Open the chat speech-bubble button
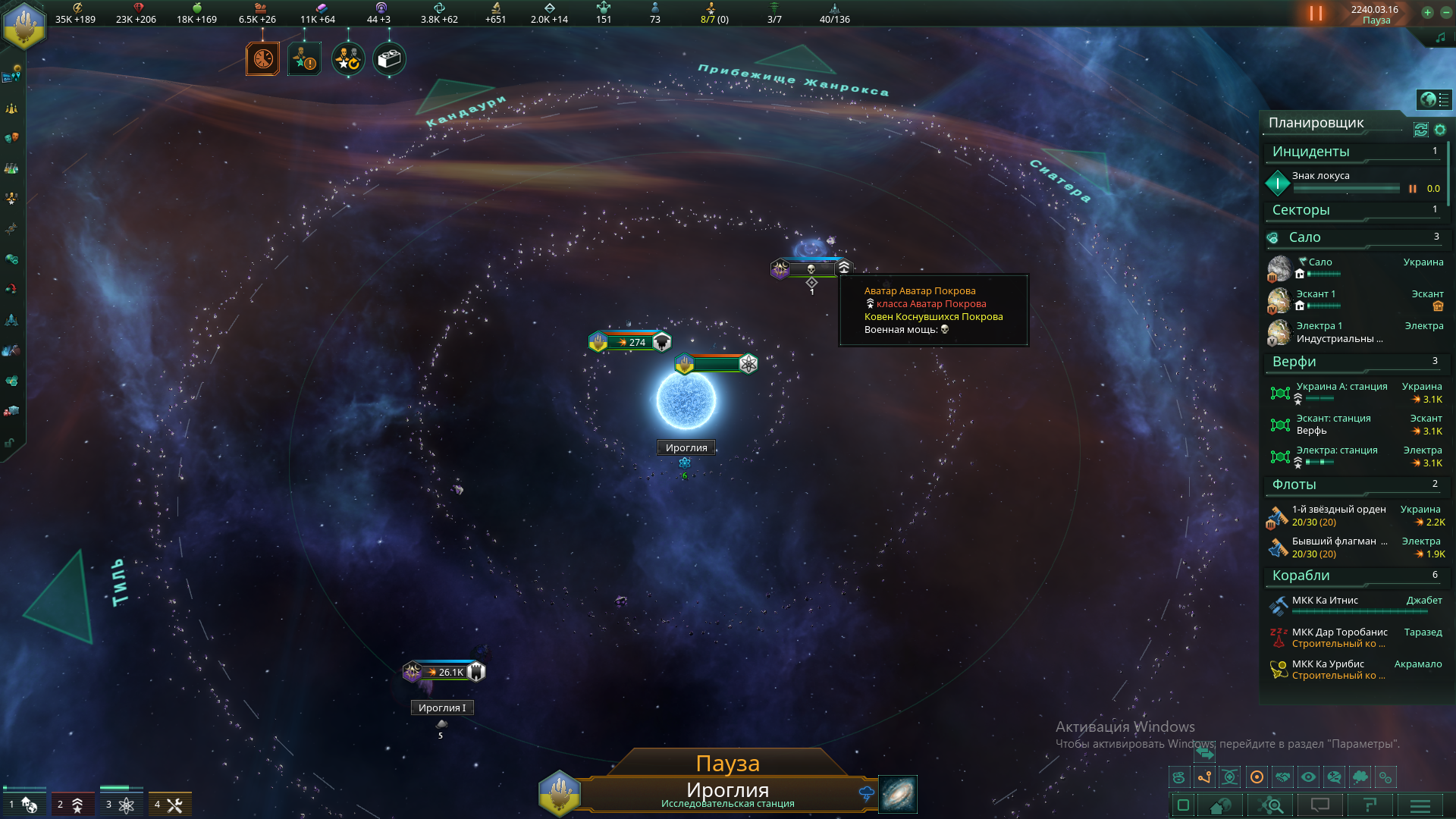Screen dimensions: 1456x819 pos(1320,805)
